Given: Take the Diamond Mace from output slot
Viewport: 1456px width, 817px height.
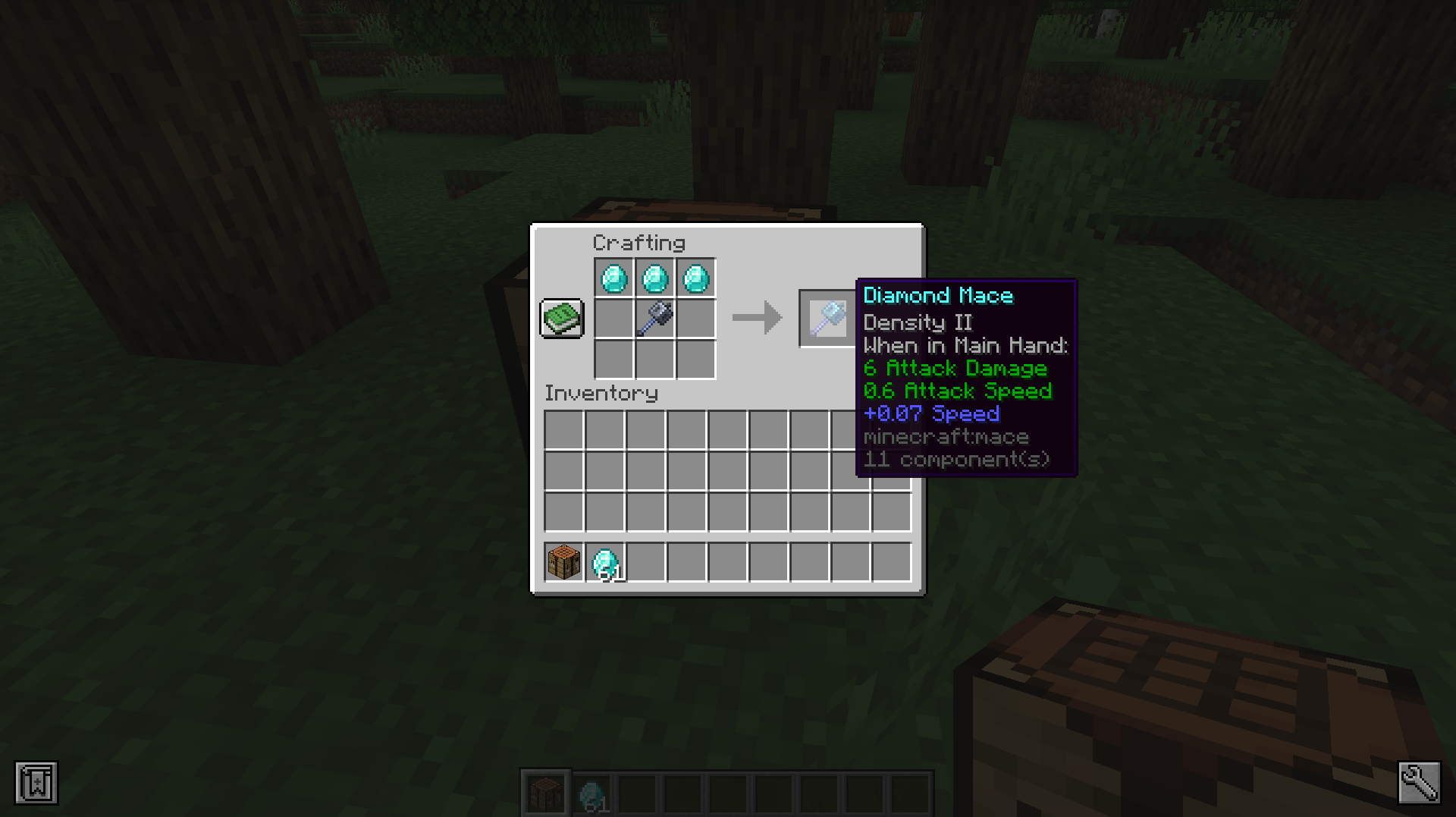Looking at the screenshot, I should pos(827,318).
